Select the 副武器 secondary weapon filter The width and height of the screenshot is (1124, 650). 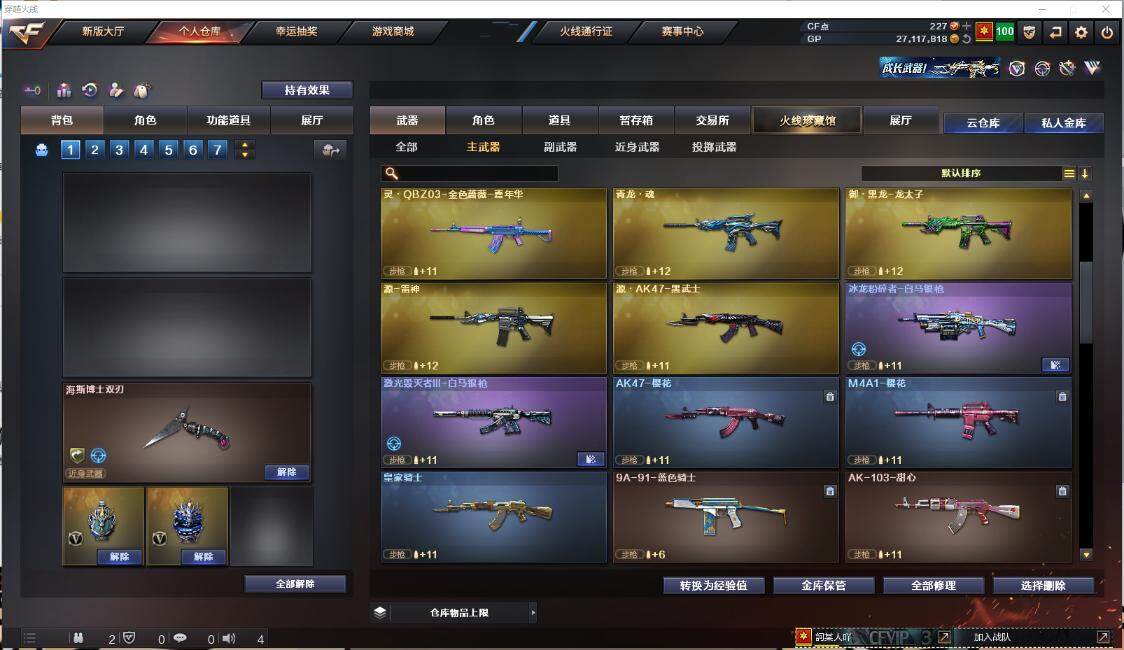560,147
